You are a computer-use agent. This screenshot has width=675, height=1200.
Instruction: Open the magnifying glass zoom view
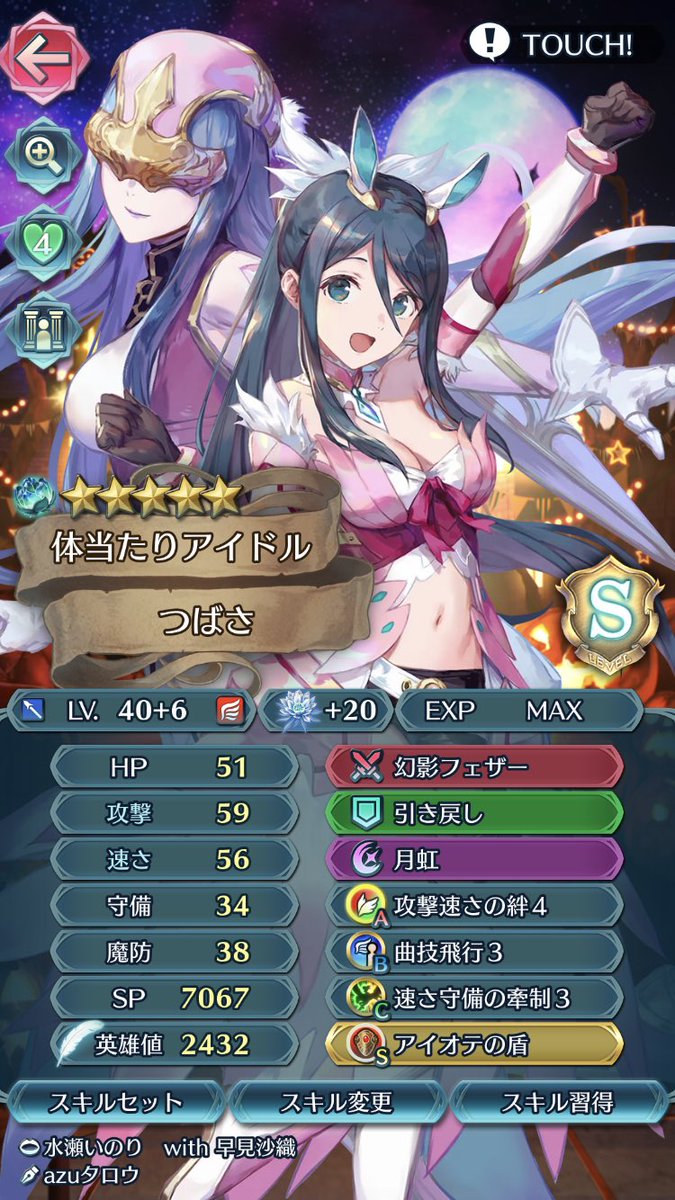pos(42,152)
